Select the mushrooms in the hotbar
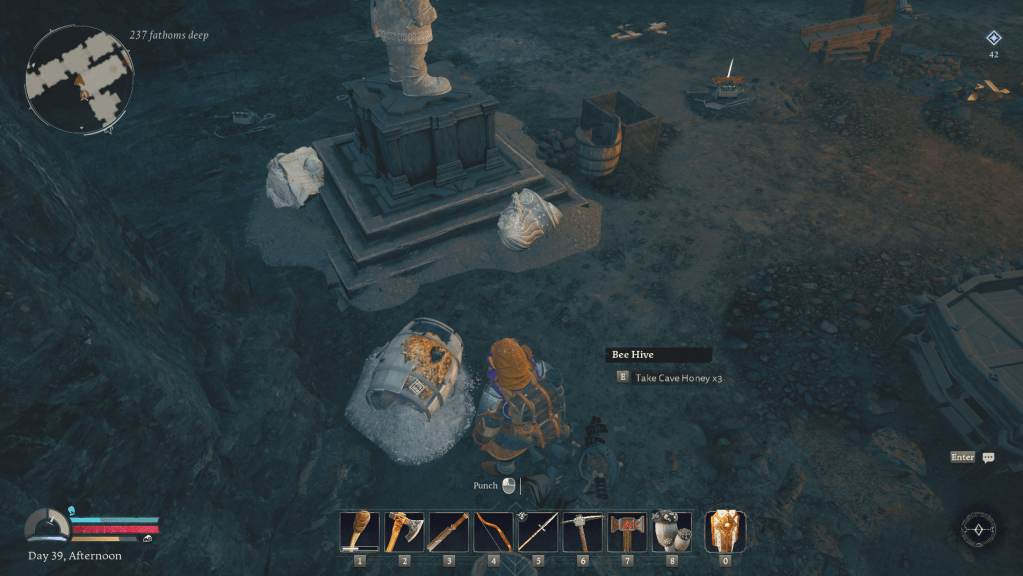 [672, 531]
